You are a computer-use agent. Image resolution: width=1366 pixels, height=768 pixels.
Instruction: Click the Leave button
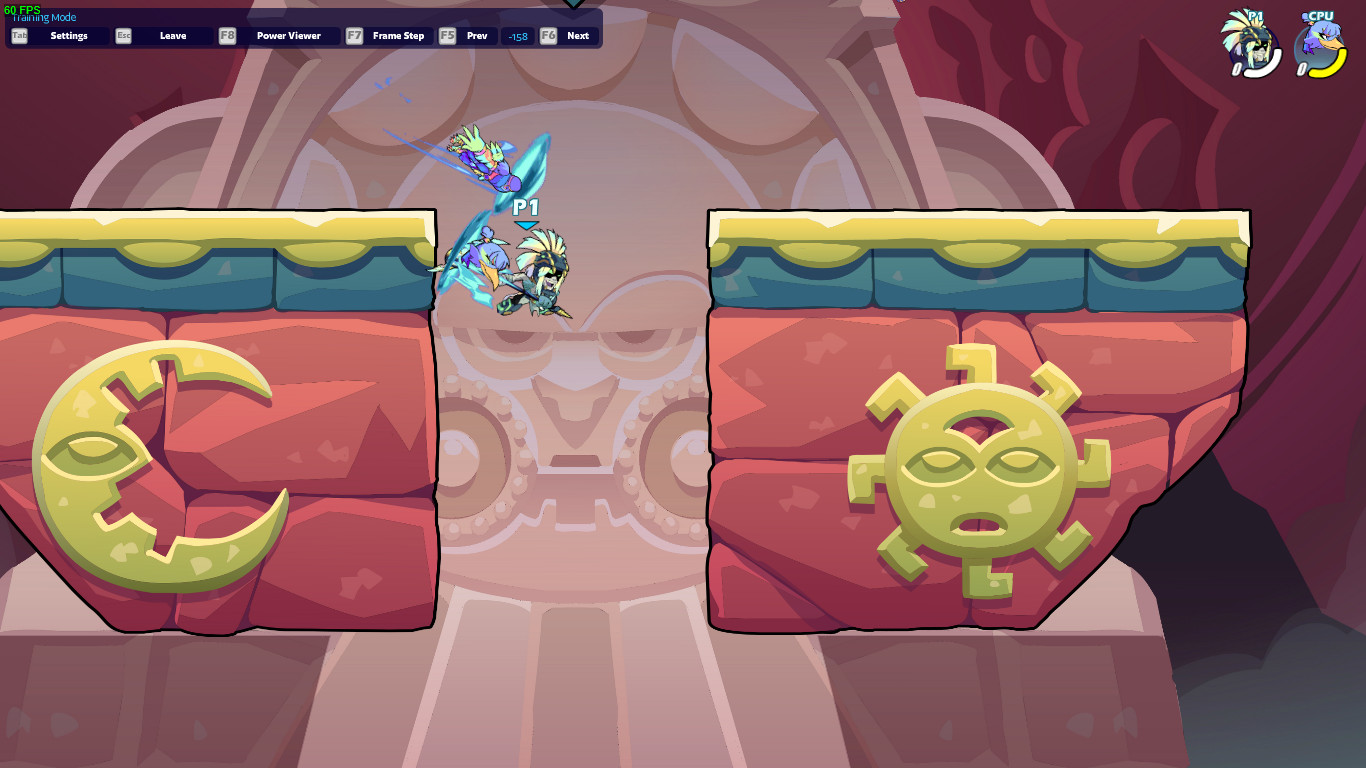pos(172,35)
